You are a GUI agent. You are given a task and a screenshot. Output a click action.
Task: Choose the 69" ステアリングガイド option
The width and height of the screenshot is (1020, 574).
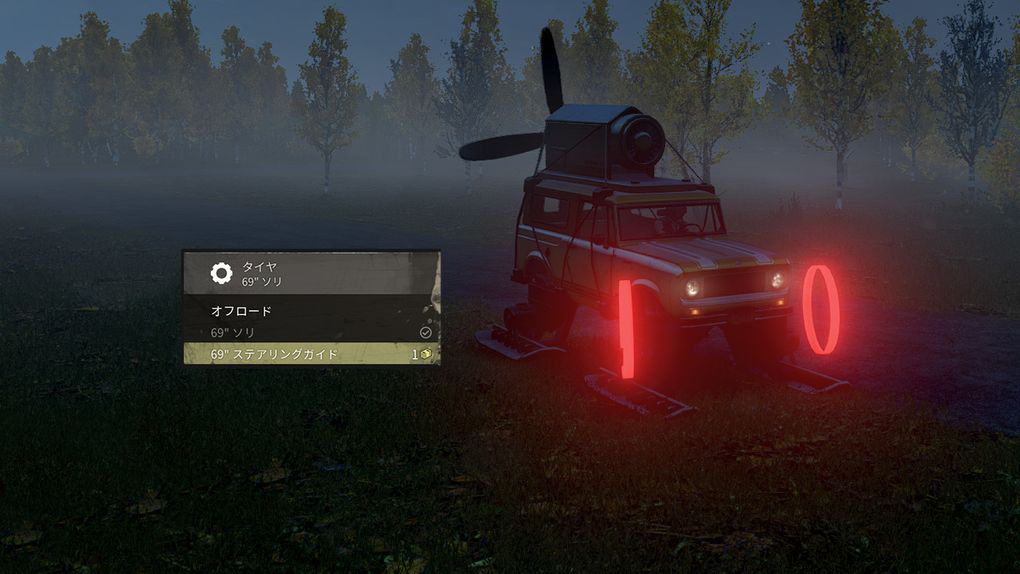pos(310,354)
